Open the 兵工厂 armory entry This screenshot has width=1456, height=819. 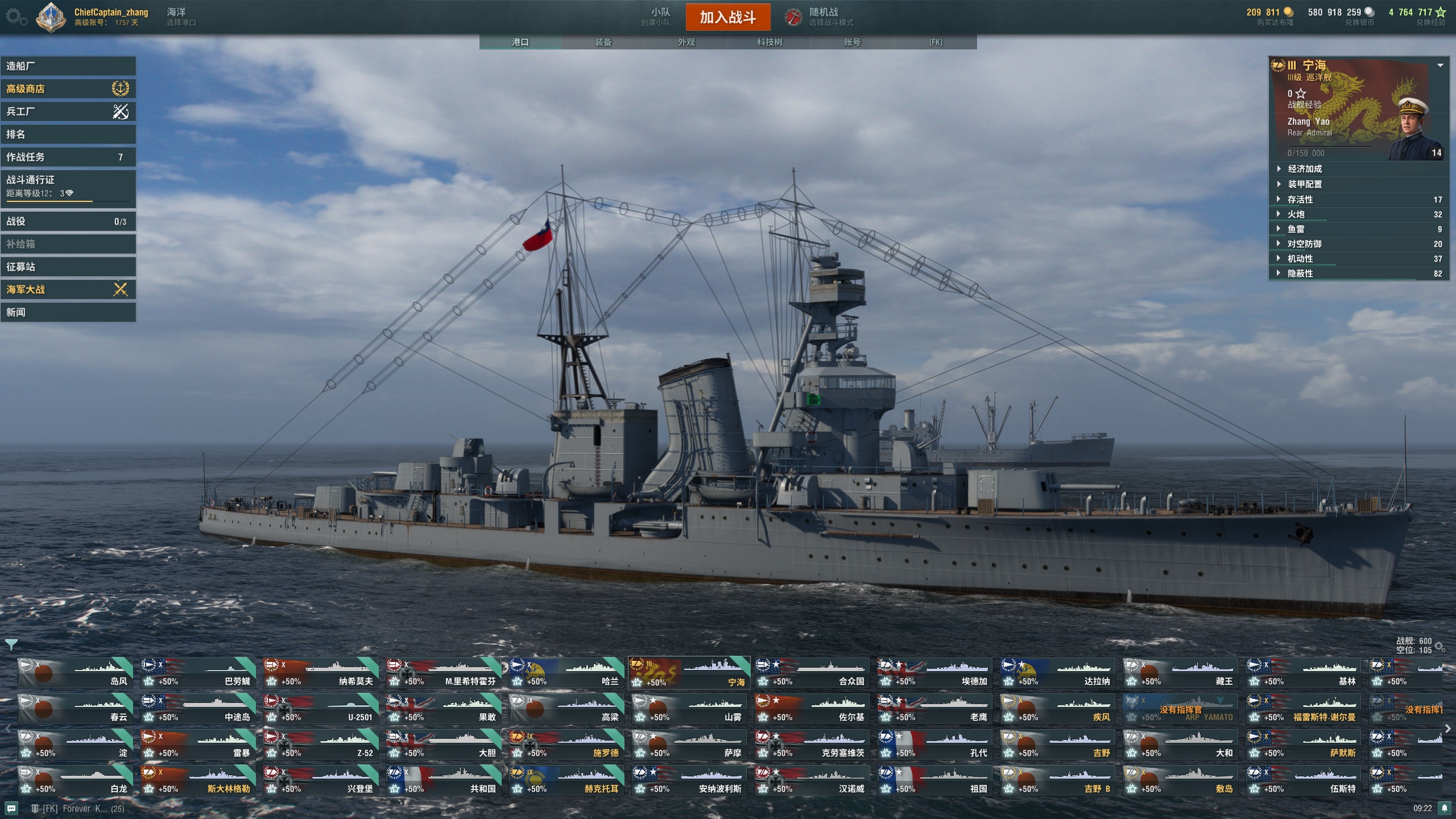[68, 111]
